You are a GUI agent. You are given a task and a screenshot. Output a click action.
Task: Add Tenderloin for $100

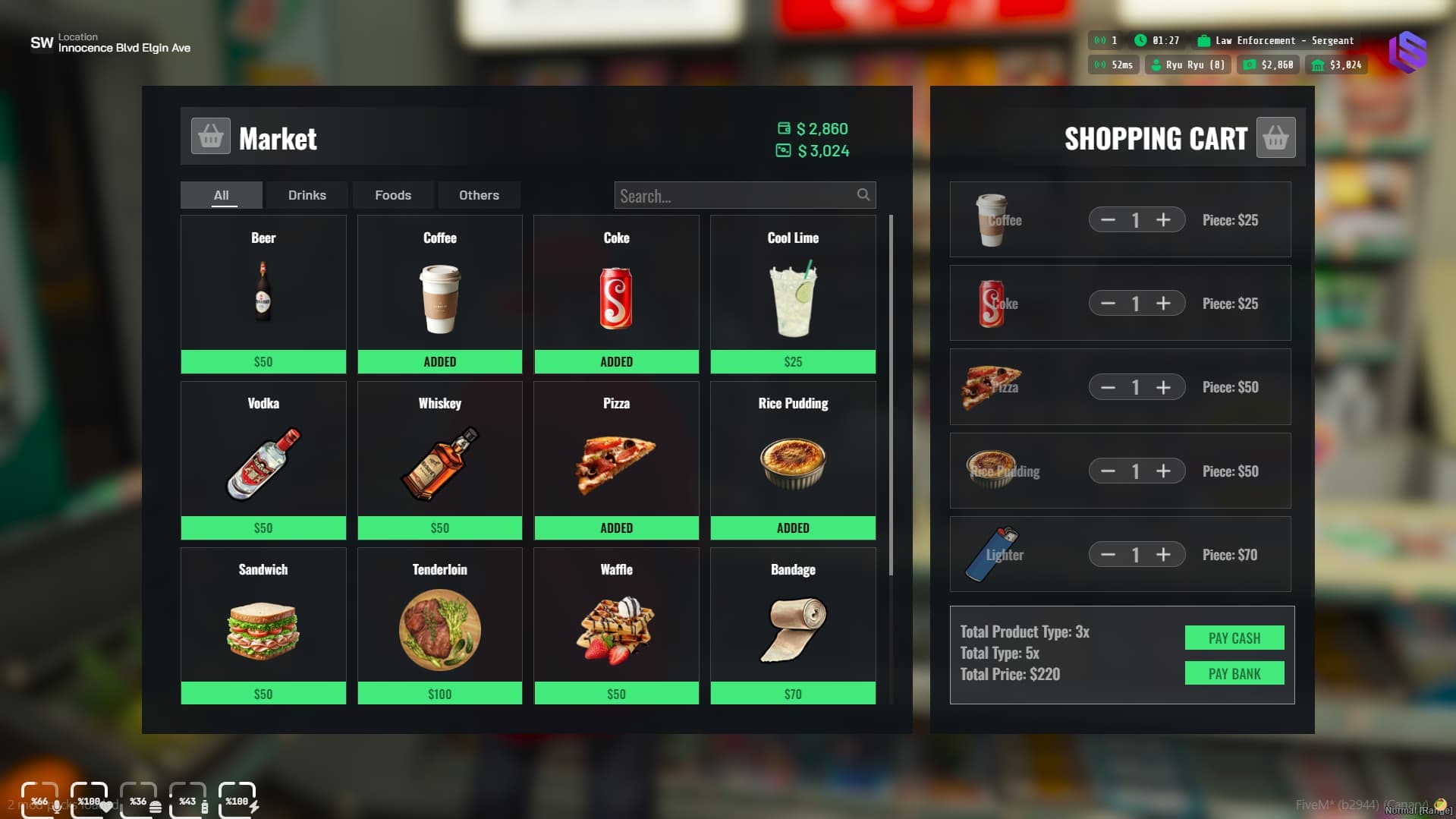pyautogui.click(x=439, y=694)
